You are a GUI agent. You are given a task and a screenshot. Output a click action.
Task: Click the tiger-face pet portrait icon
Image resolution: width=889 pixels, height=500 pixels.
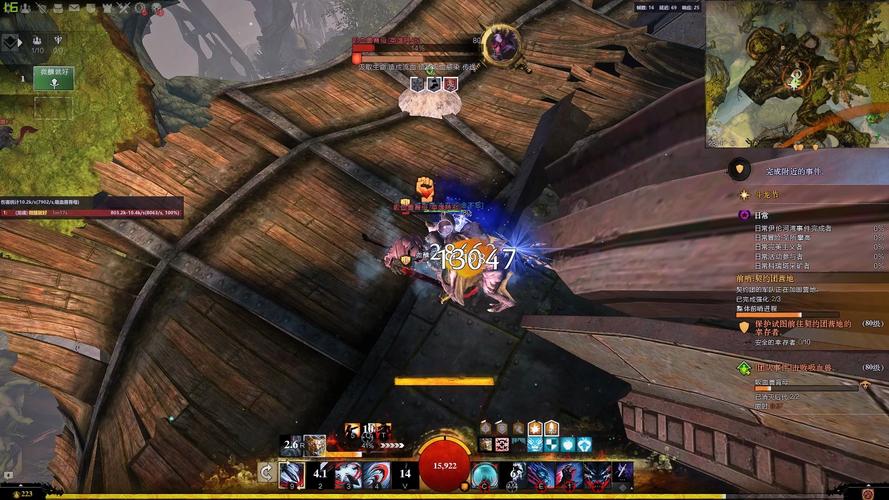[315, 443]
